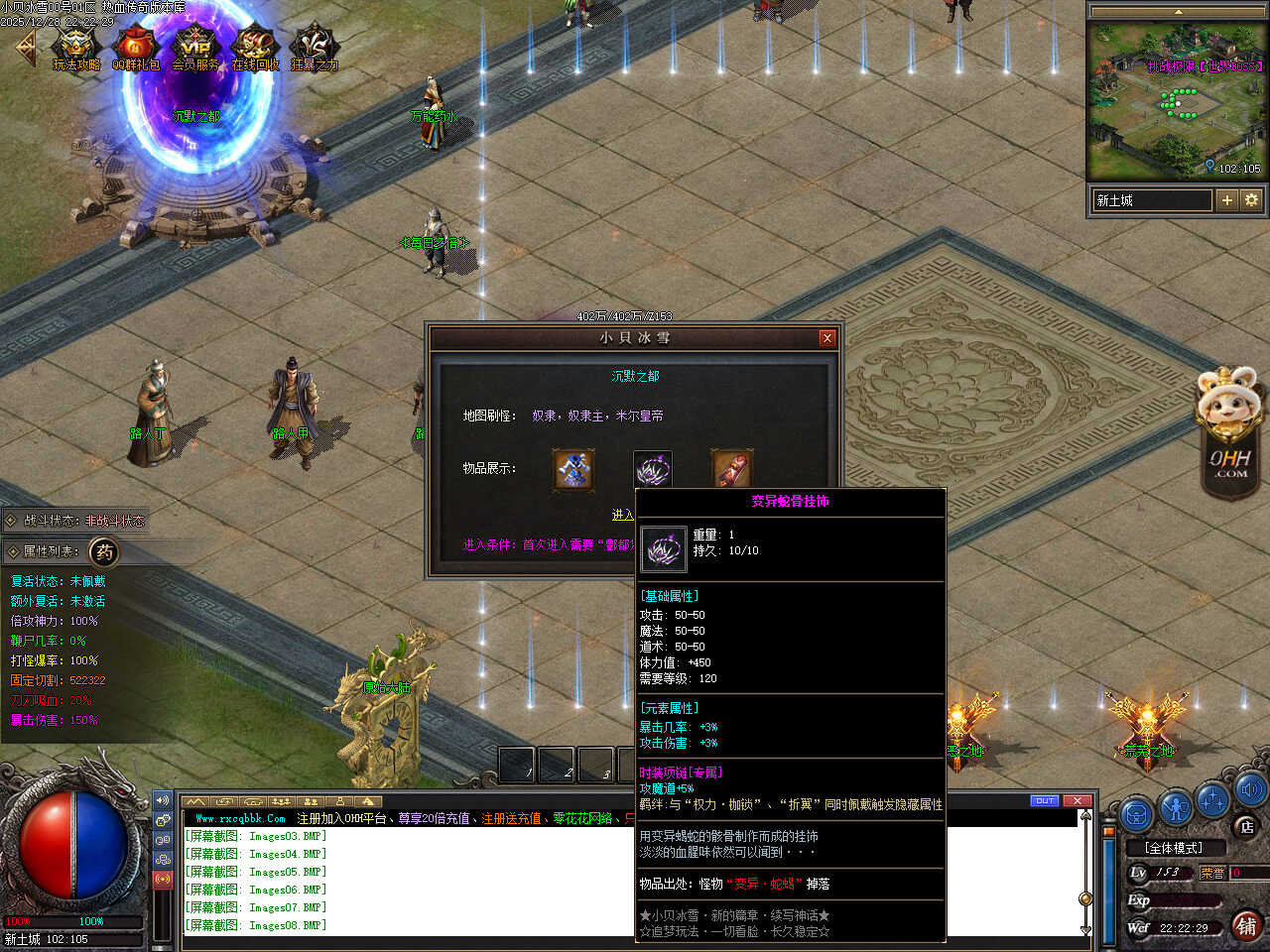Open the 在线回收 recycling menu

pos(255,46)
